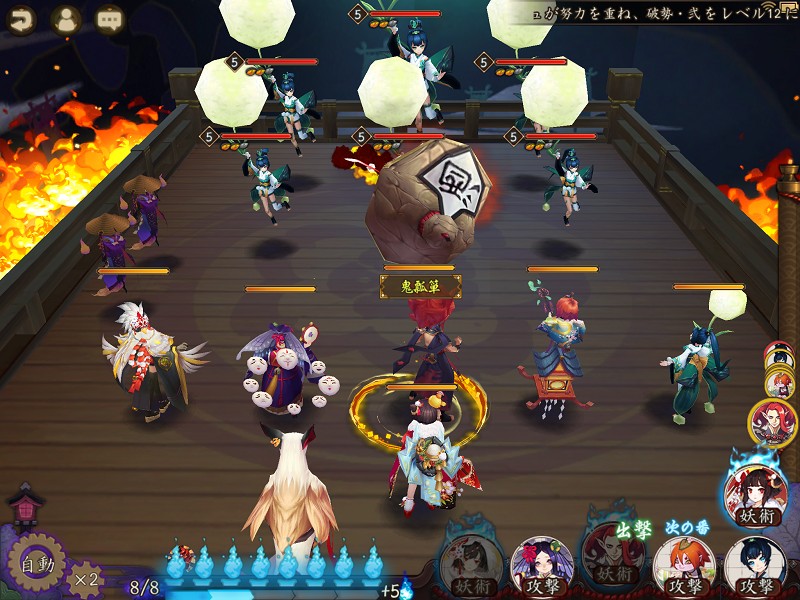The image size is (800, 600).
Task: Open the player profile icon
Action: click(x=66, y=19)
